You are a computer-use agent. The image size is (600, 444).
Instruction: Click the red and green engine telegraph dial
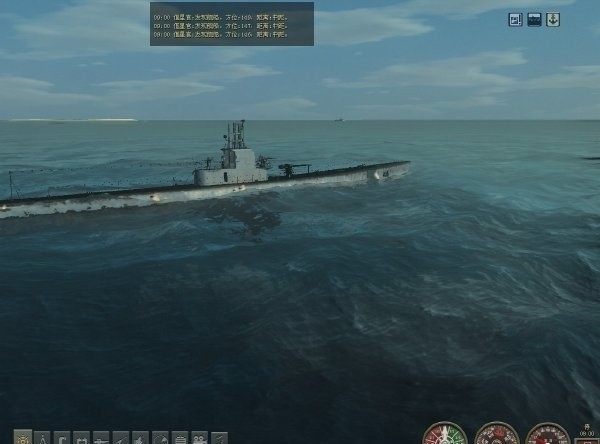(x=445, y=436)
